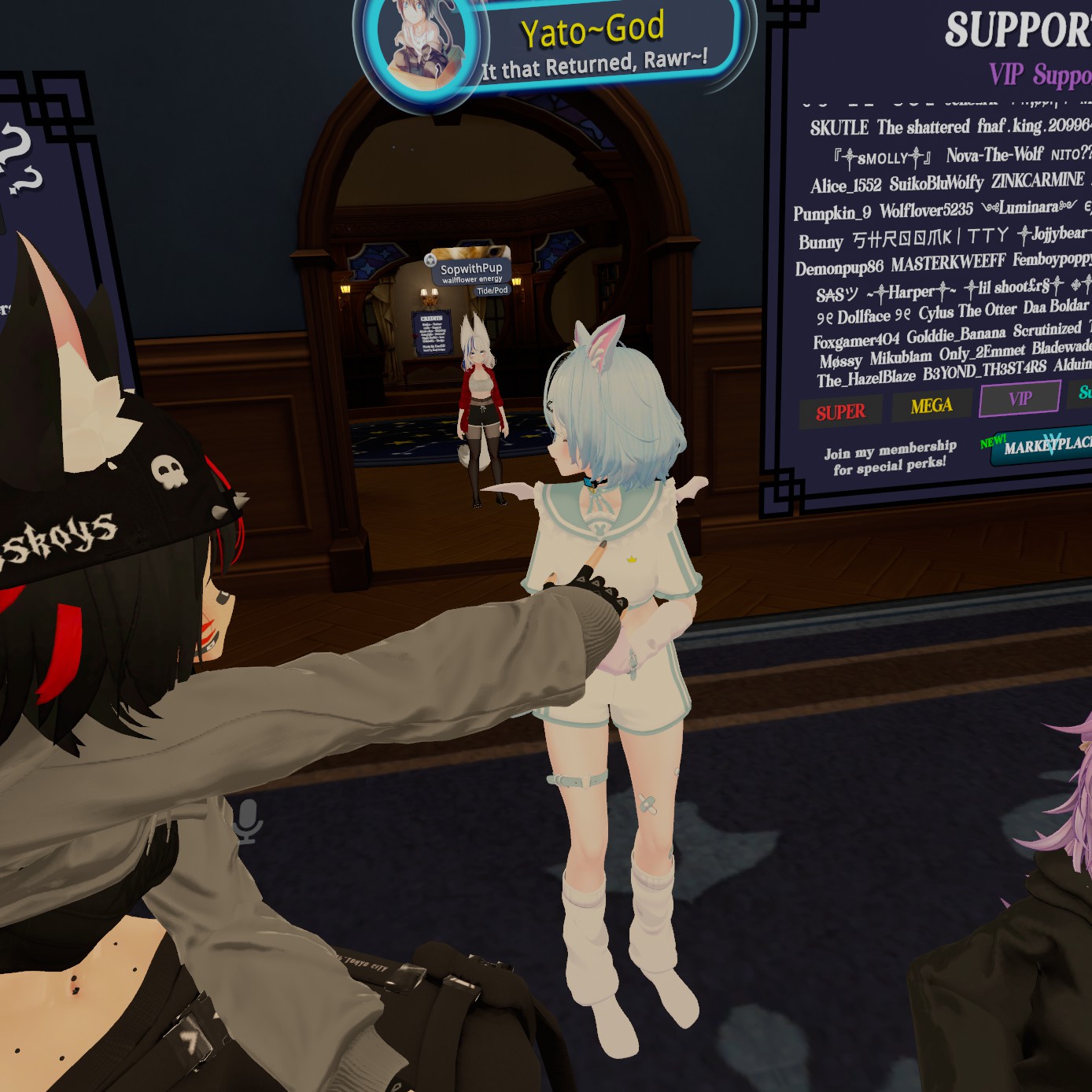Toggle the microphone icon
The width and height of the screenshot is (1092, 1092).
tap(246, 821)
